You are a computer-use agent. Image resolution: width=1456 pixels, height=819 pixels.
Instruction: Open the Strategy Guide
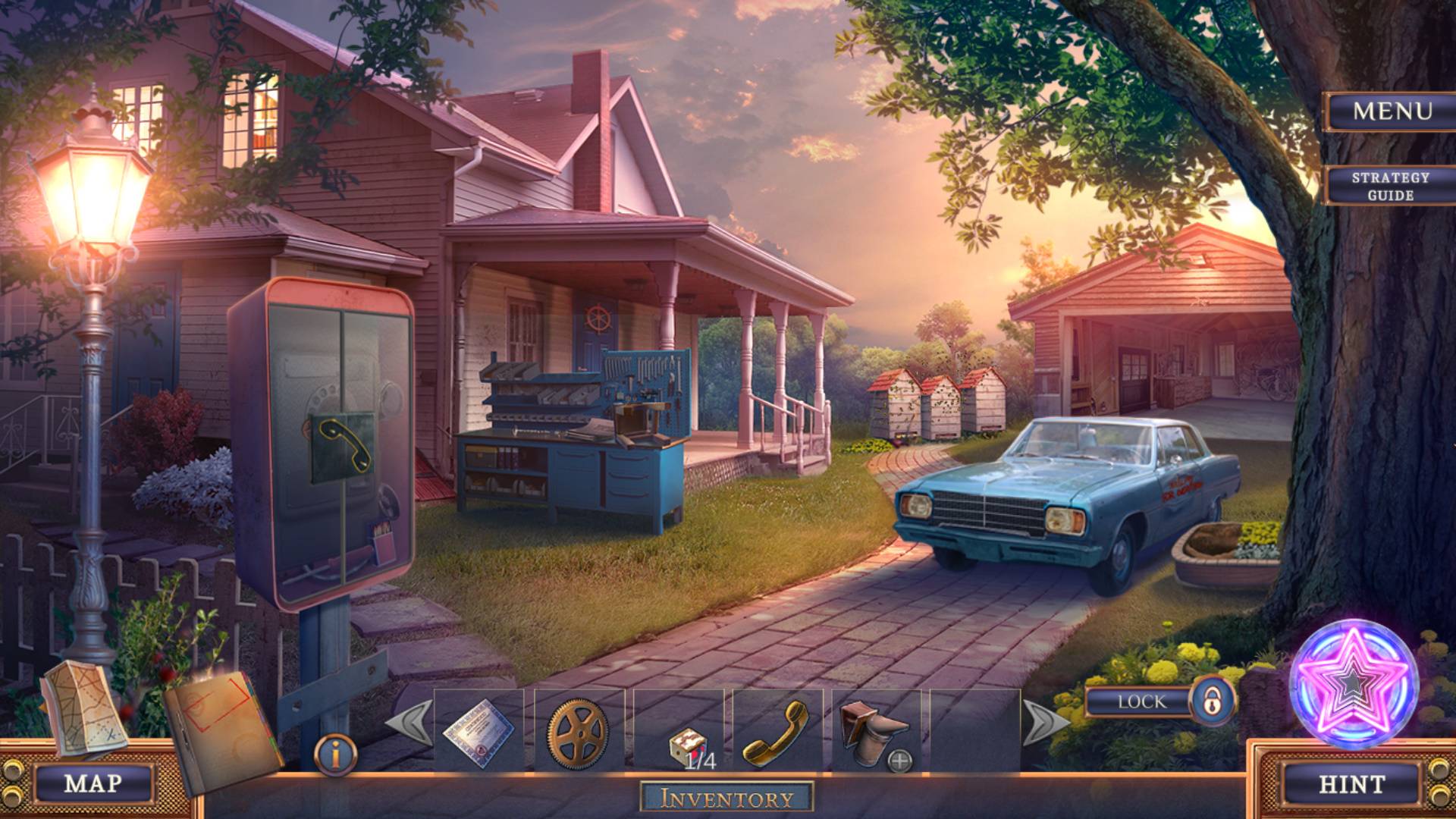pos(1390,186)
